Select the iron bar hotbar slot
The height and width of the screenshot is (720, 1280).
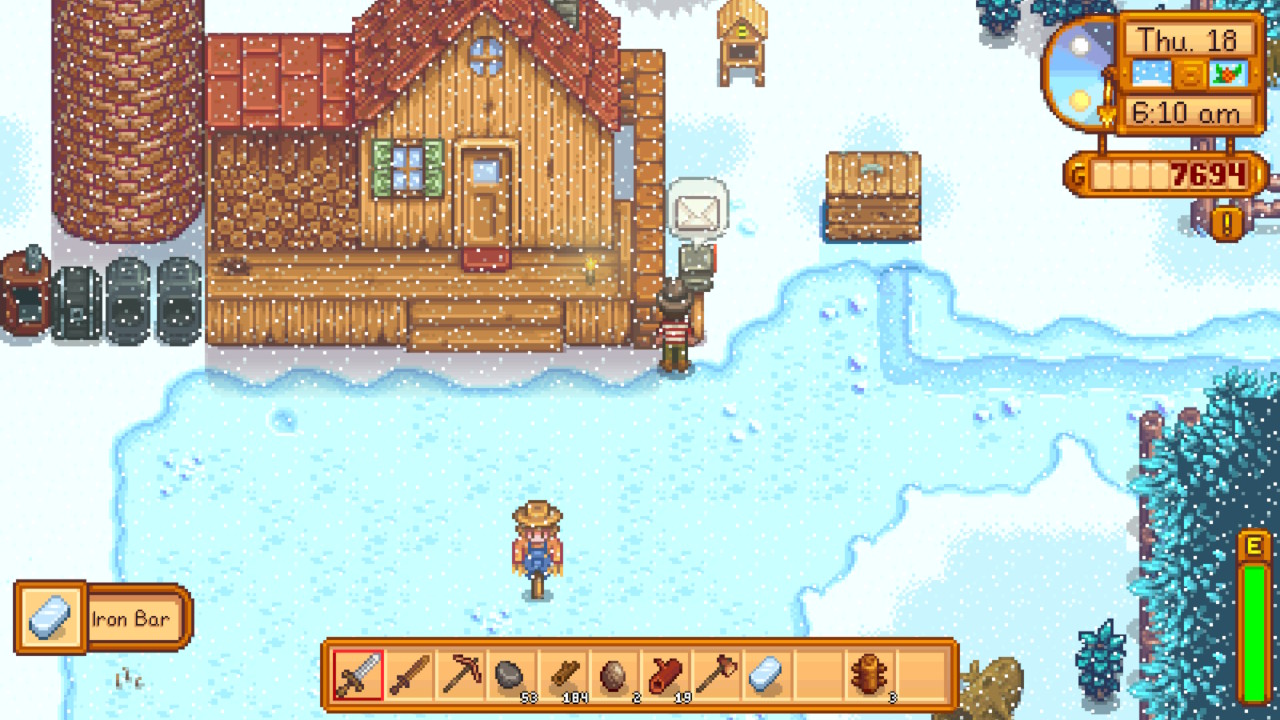(768, 675)
